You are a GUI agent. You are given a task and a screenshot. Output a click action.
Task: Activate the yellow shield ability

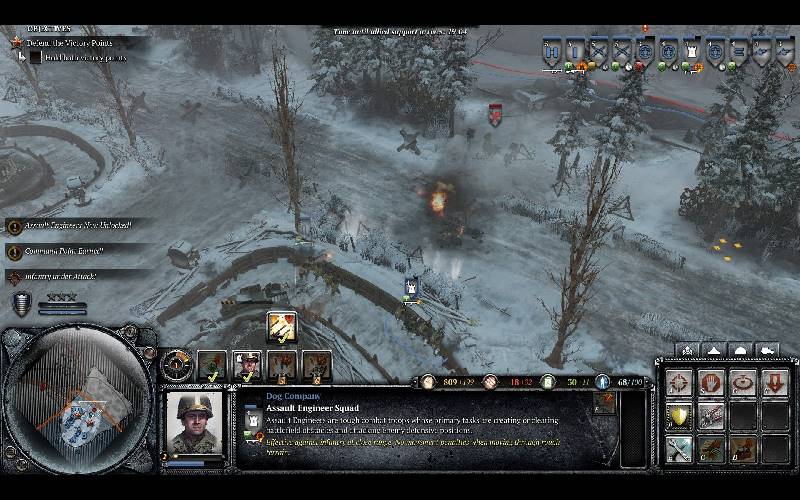tap(680, 416)
